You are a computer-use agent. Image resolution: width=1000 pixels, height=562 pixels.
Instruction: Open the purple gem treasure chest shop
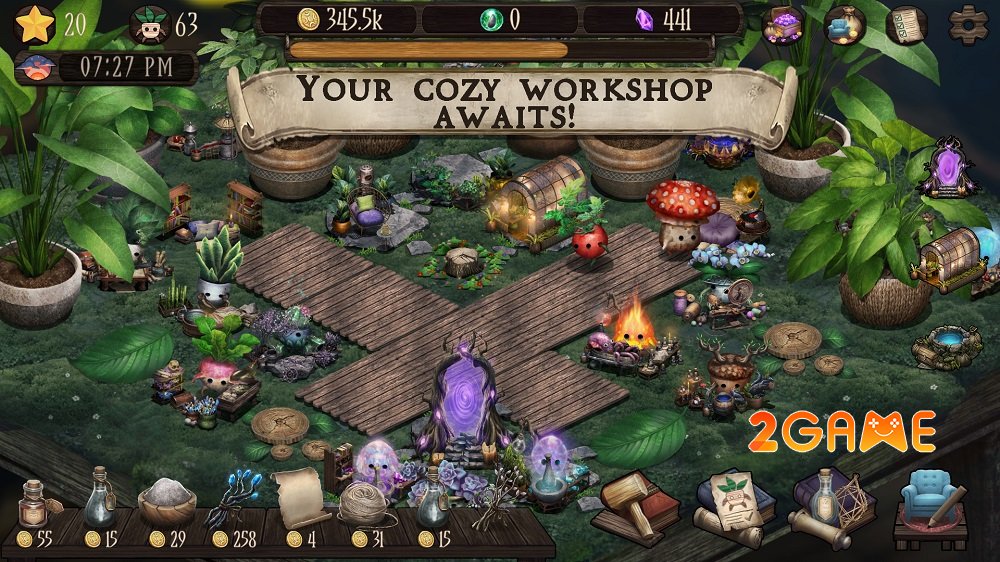pos(784,25)
